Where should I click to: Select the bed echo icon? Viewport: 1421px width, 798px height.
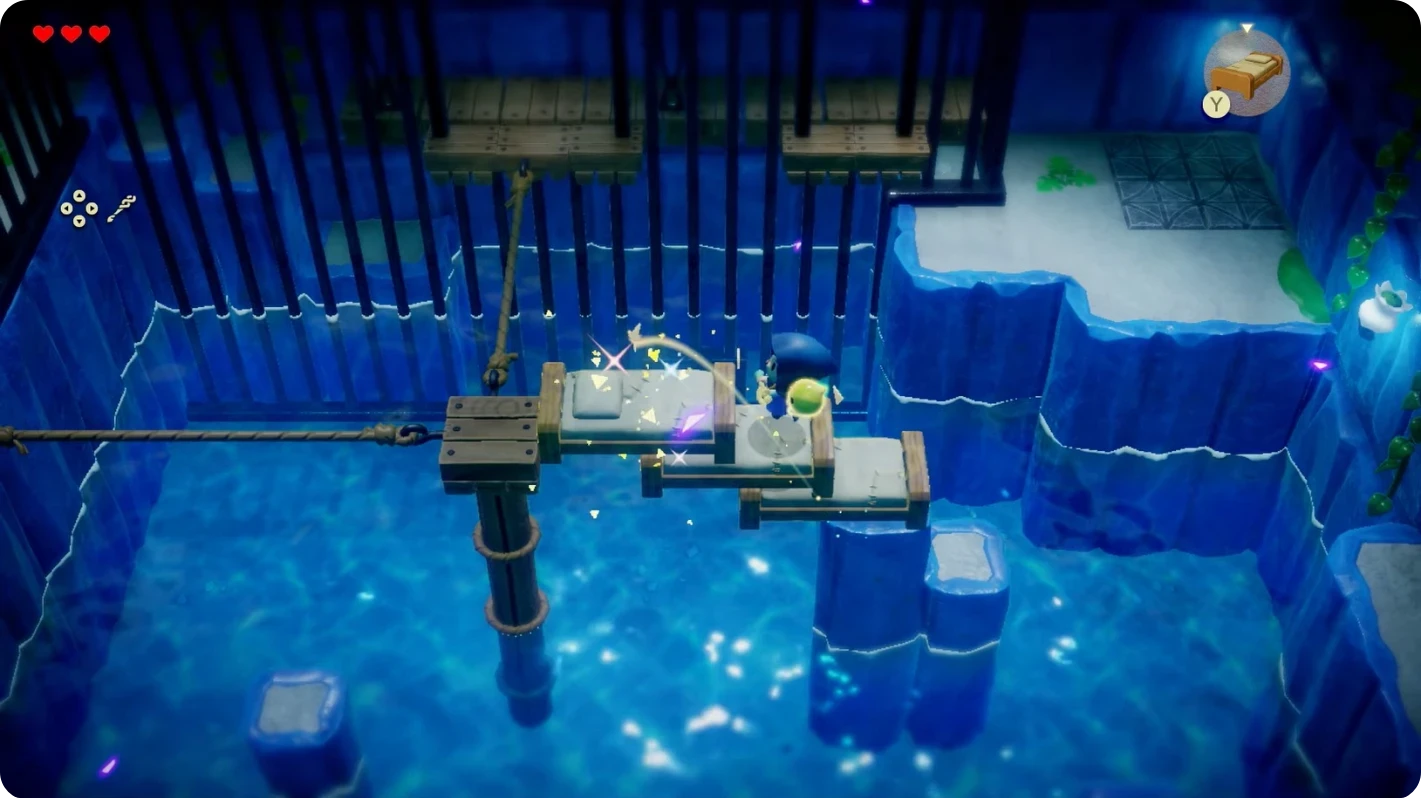click(x=1248, y=72)
